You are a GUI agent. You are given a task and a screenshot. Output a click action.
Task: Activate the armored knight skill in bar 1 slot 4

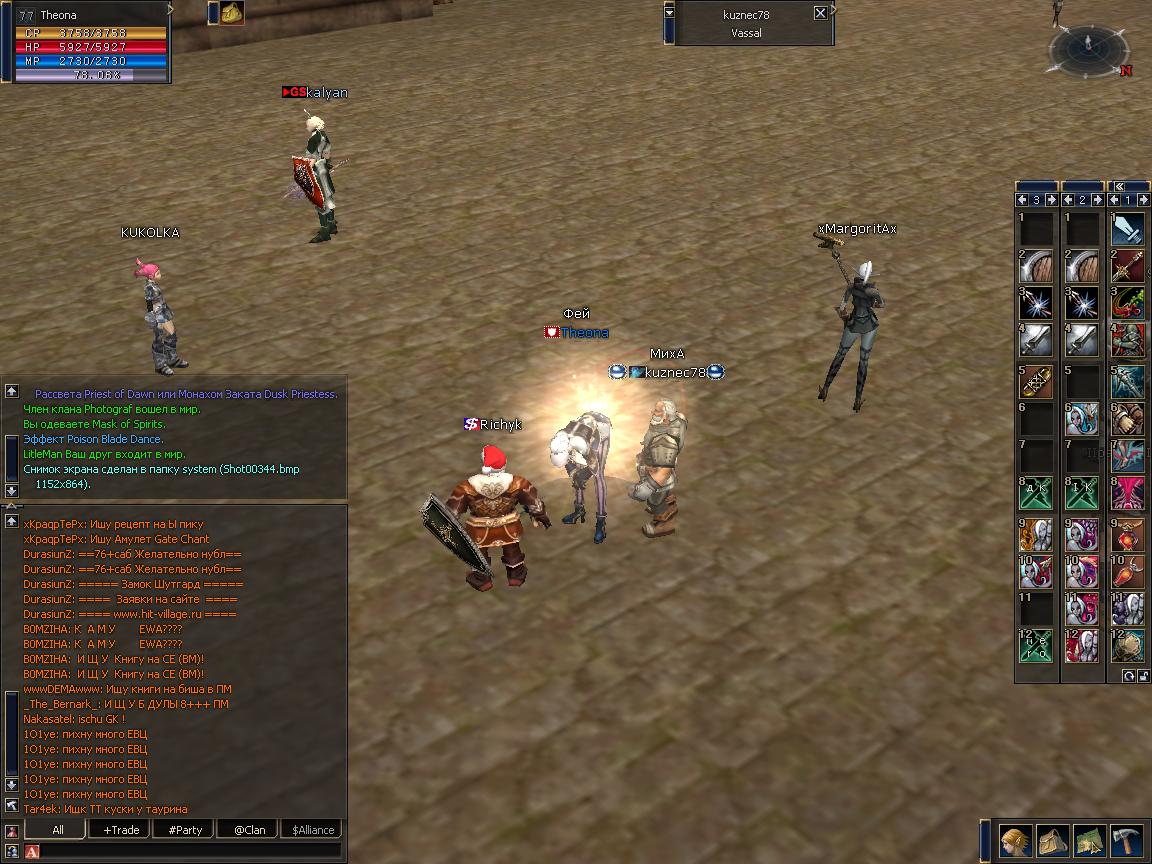tap(1129, 340)
